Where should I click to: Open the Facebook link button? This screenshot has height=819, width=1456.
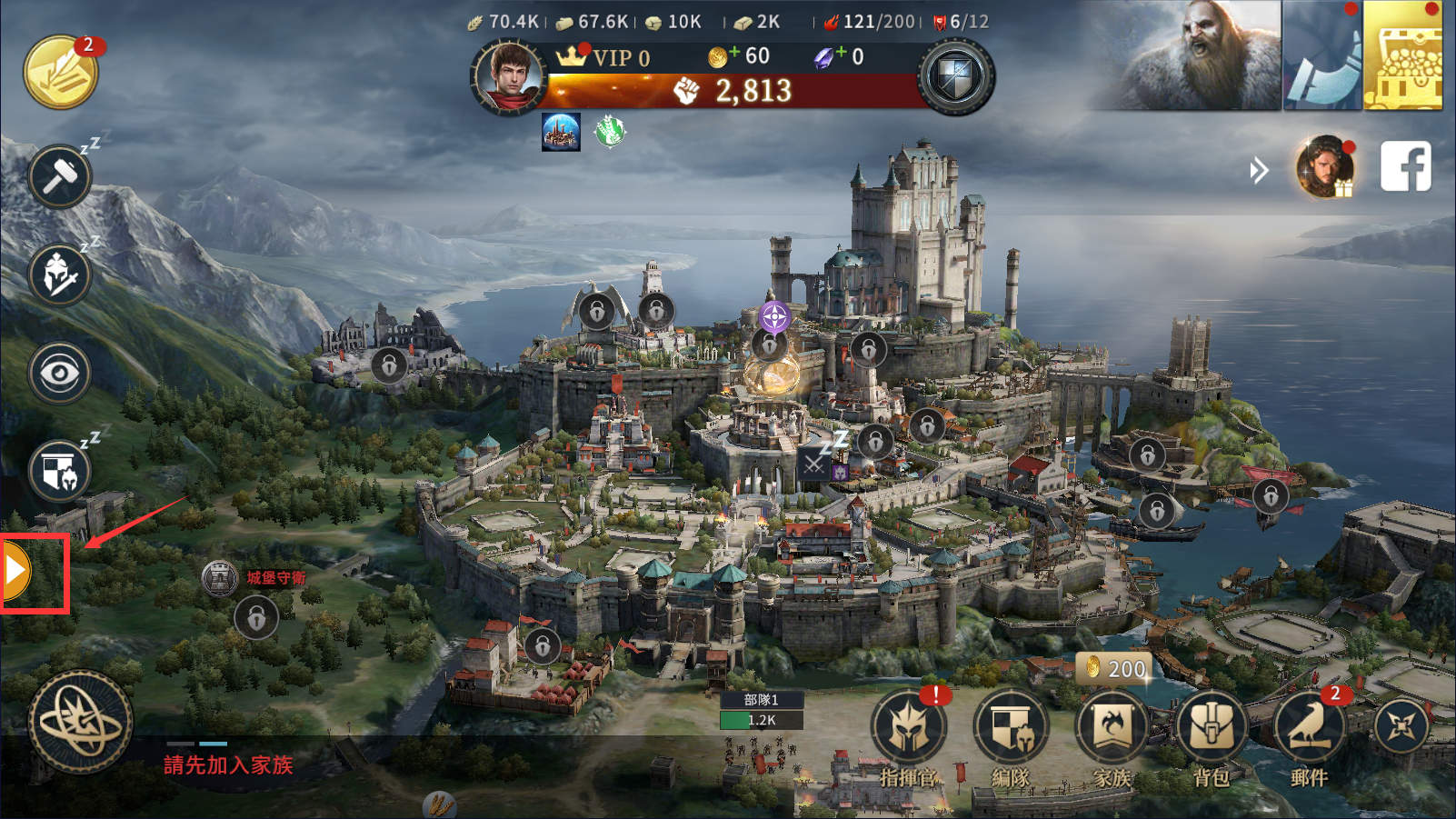tap(1405, 166)
